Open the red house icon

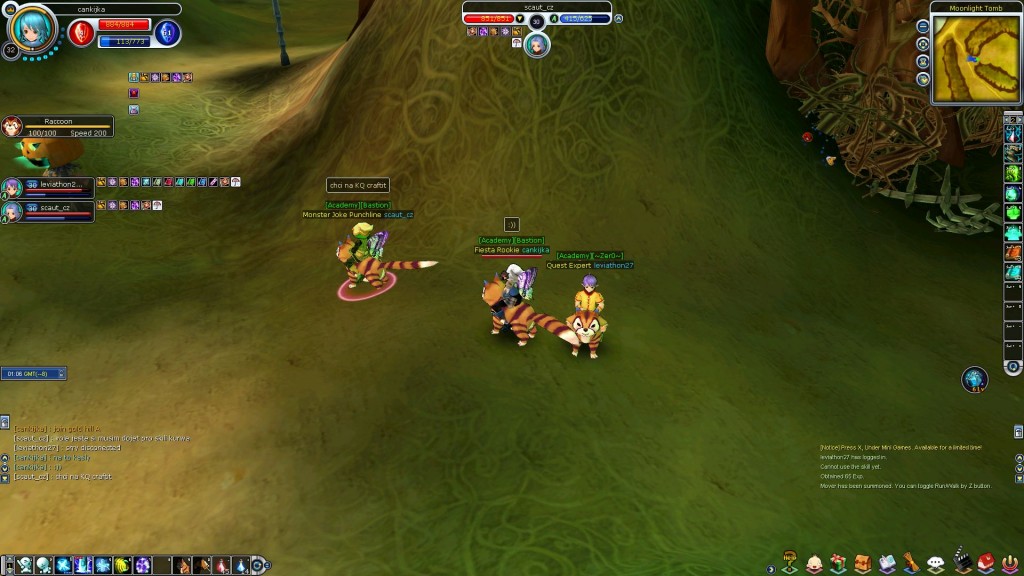[985, 564]
